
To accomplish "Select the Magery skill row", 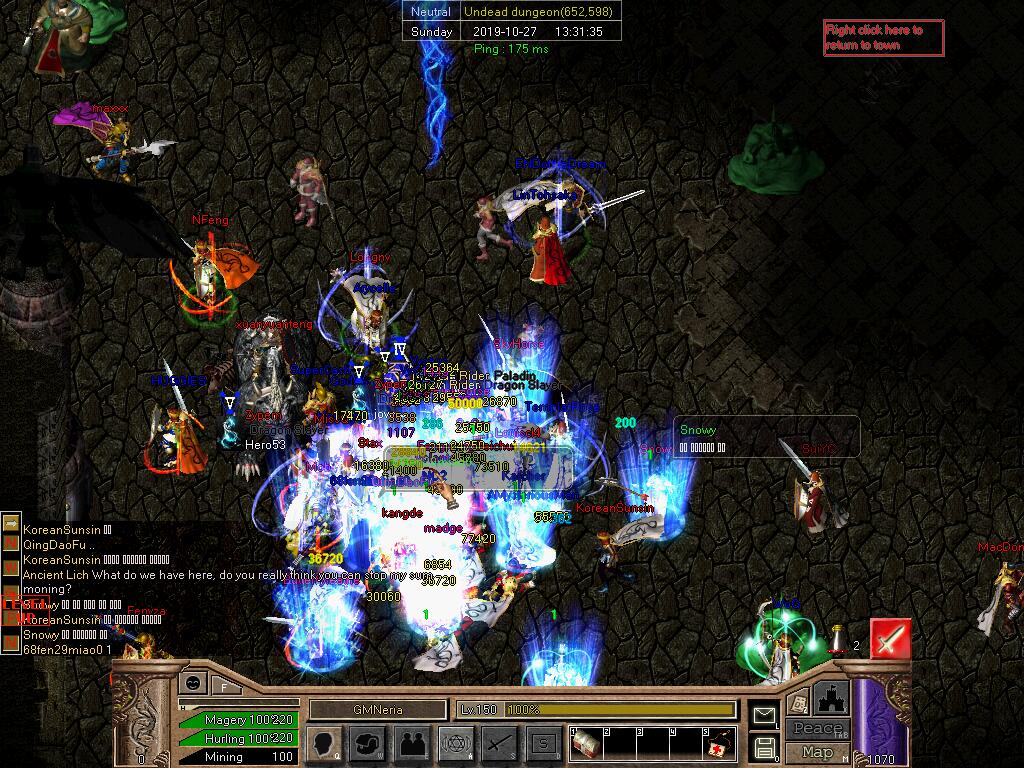I will [x=238, y=720].
